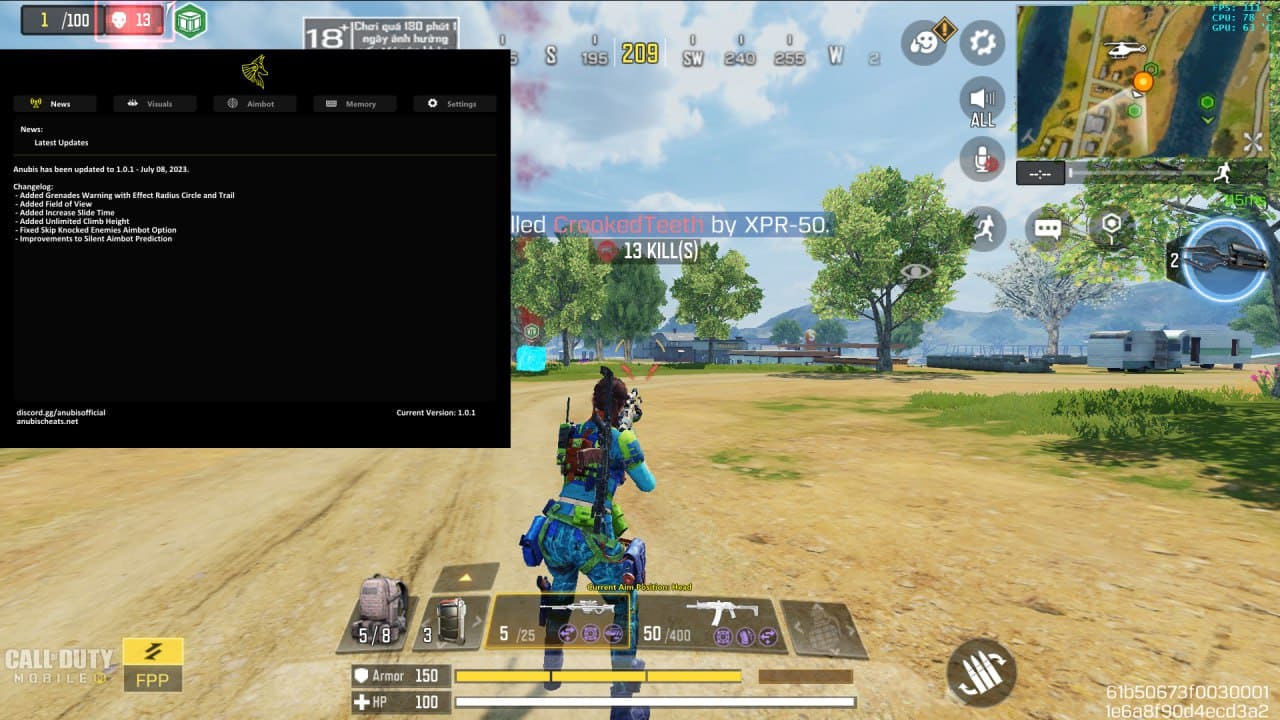Screen dimensions: 1280x720
Task: Place a marker with the hexagon pin icon
Action: pyautogui.click(x=1110, y=227)
